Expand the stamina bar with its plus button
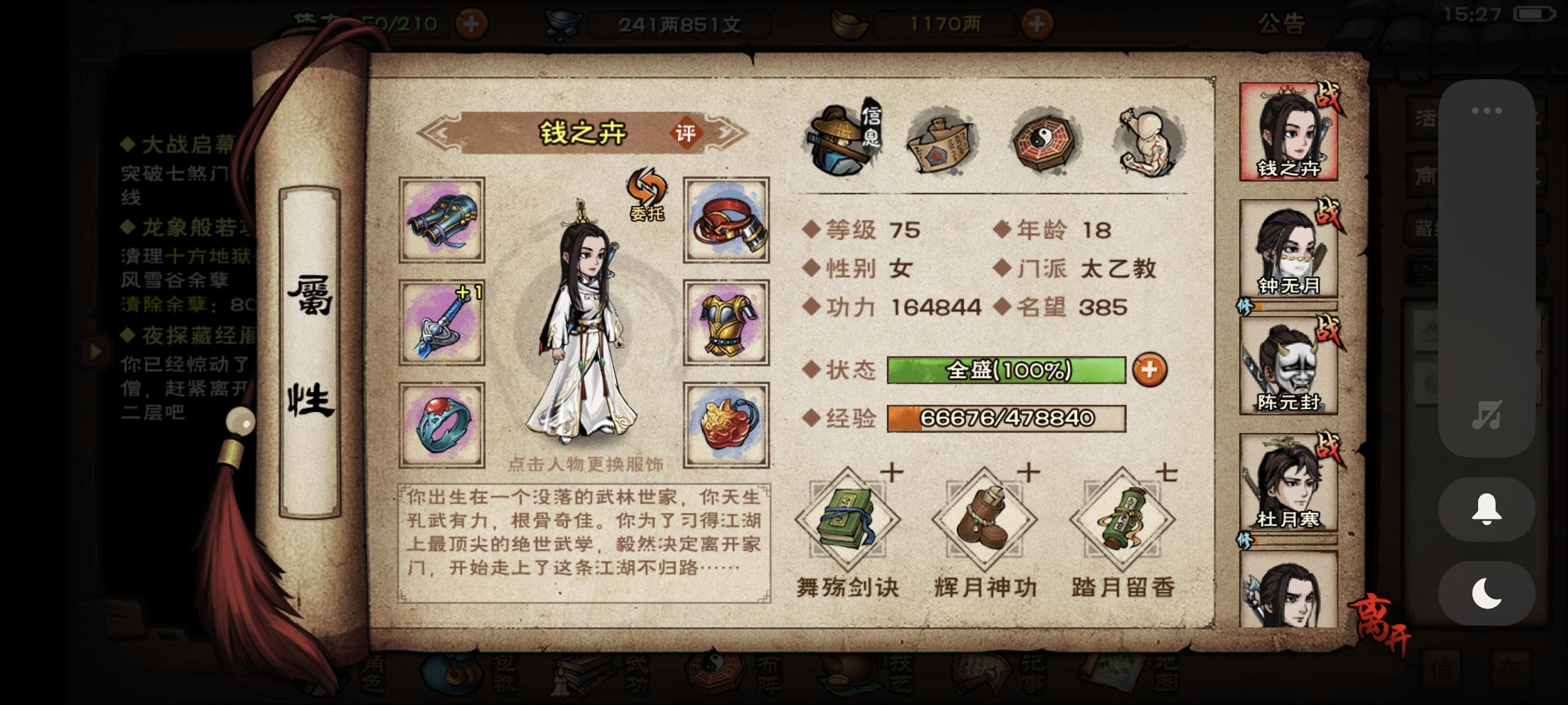1568x705 pixels. pyautogui.click(x=471, y=24)
